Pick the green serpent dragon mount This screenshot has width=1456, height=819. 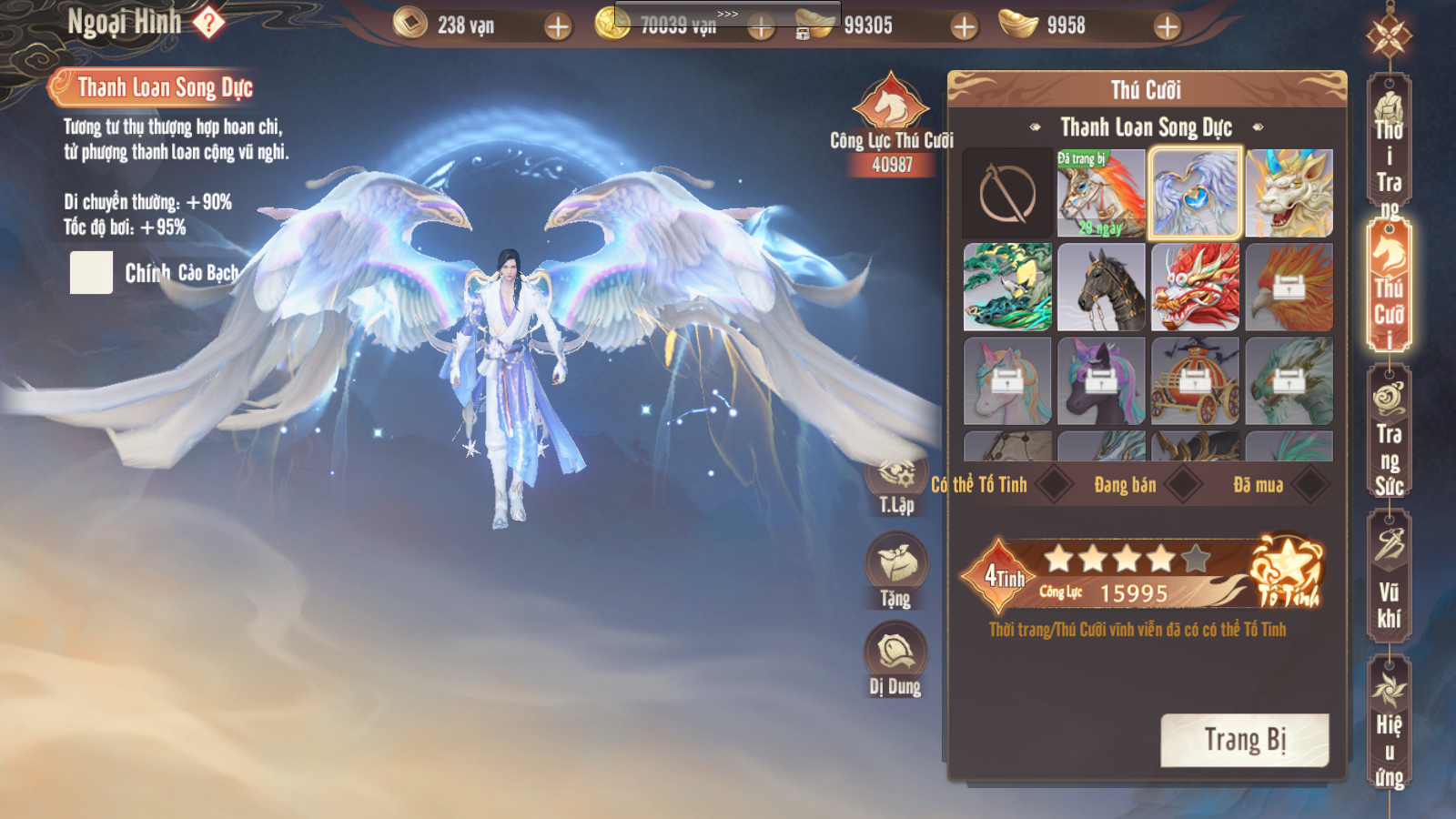tap(1007, 287)
